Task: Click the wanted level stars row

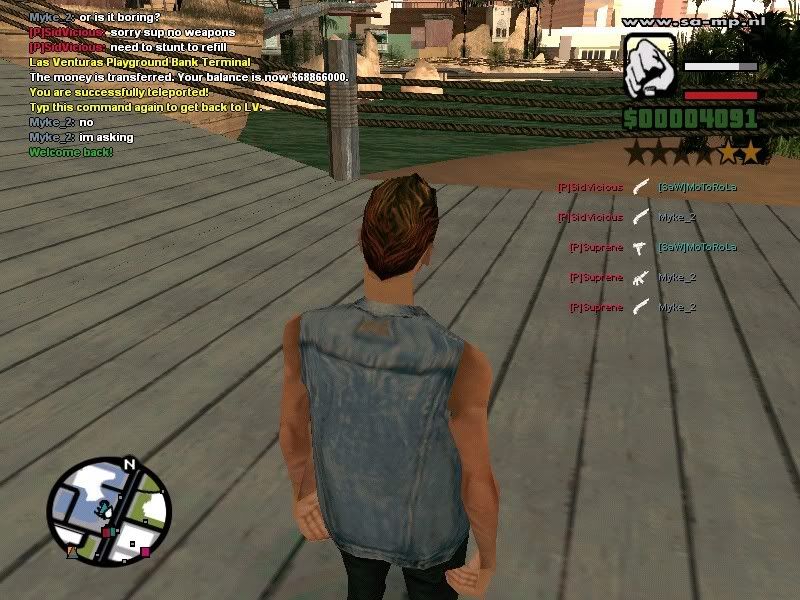Action: click(x=694, y=153)
